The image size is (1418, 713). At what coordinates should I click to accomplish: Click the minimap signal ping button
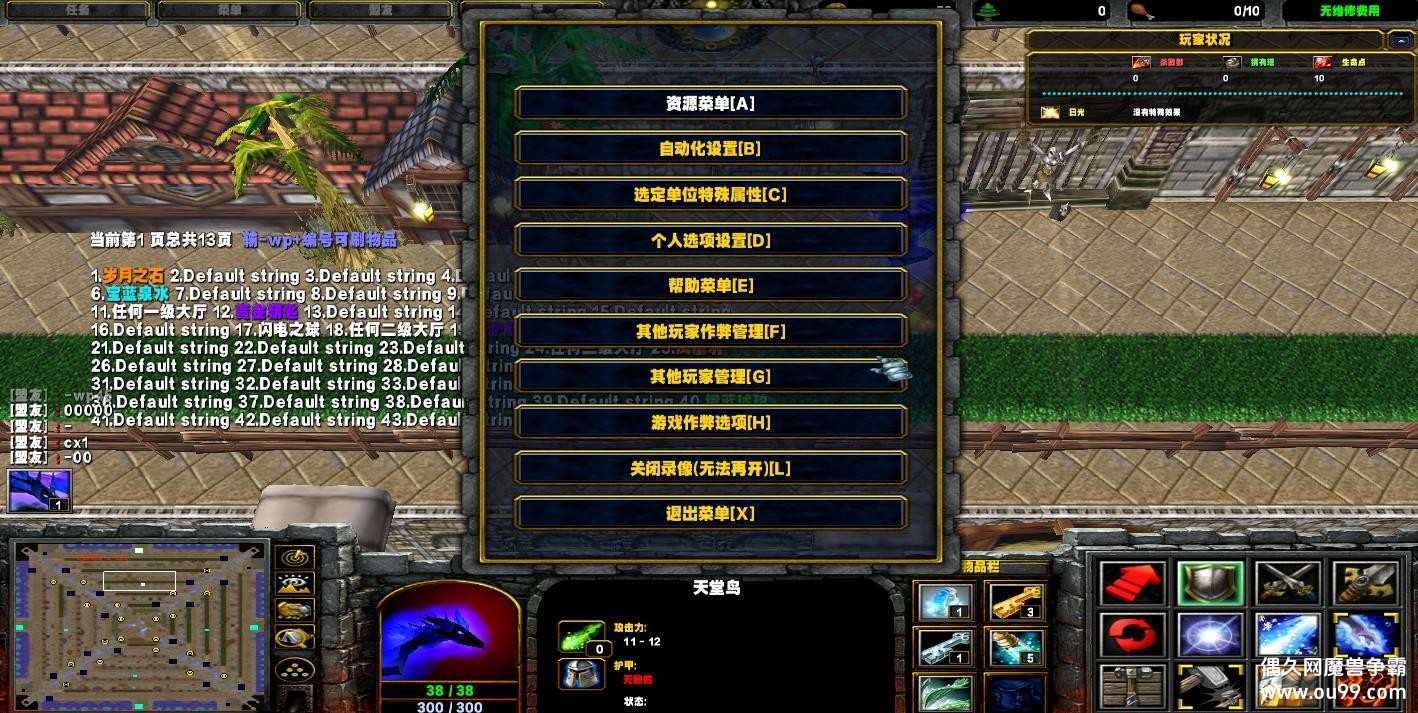(294, 558)
